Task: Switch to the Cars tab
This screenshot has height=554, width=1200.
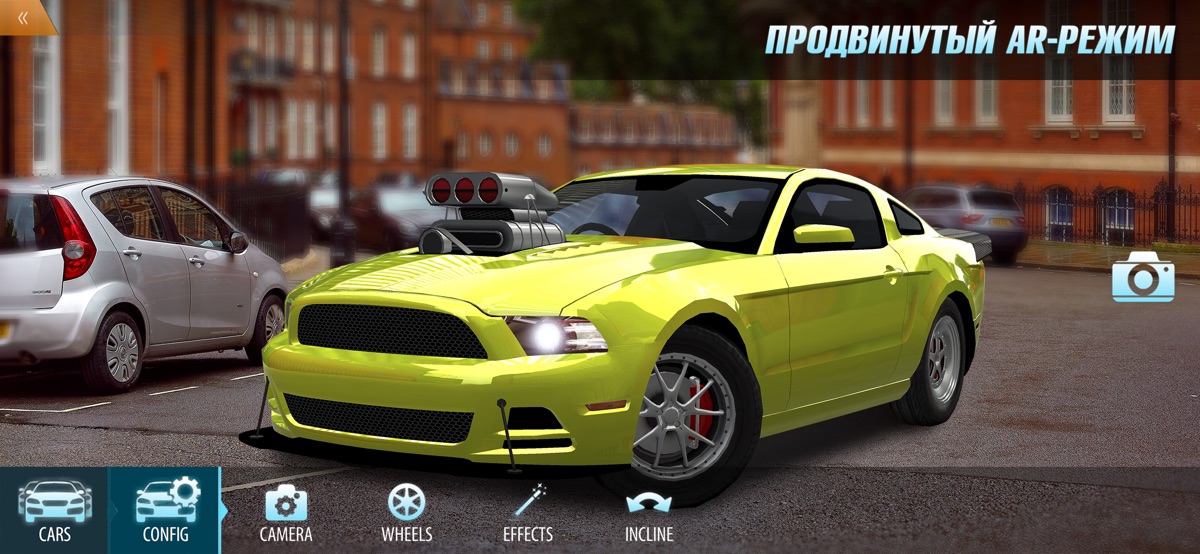Action: (54, 510)
